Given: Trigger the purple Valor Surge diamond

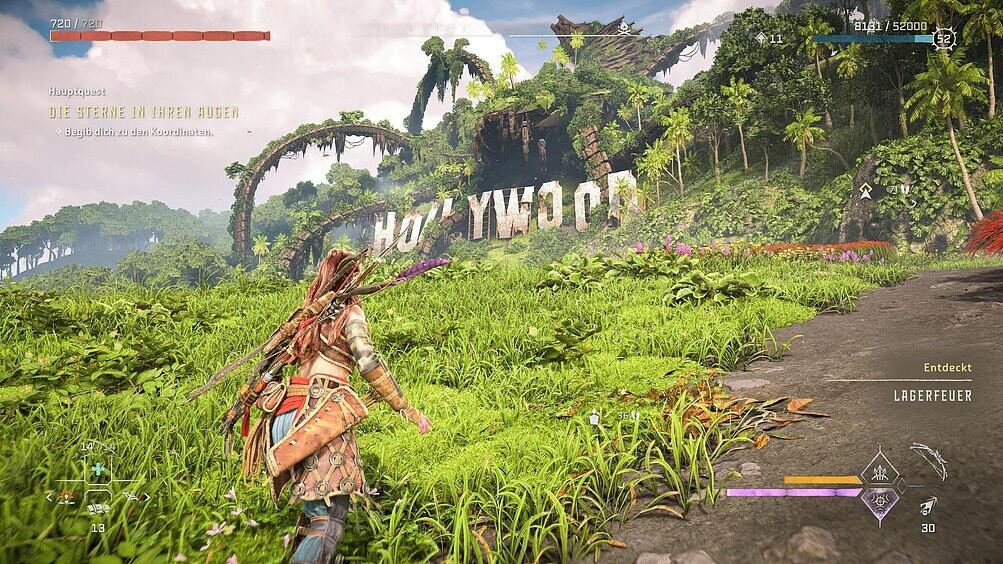Looking at the screenshot, I should coord(880,503).
